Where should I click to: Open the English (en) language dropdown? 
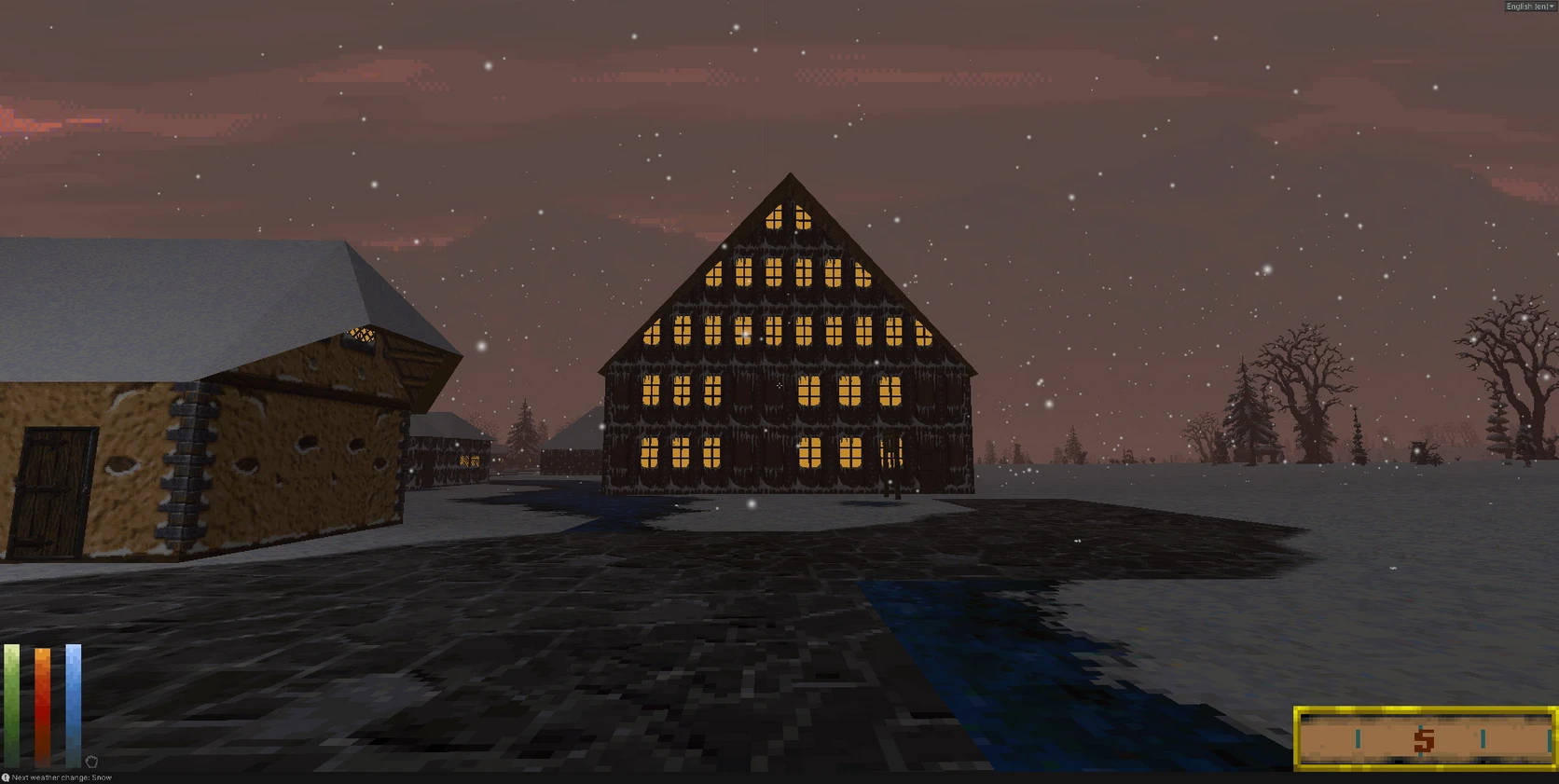(x=1530, y=7)
